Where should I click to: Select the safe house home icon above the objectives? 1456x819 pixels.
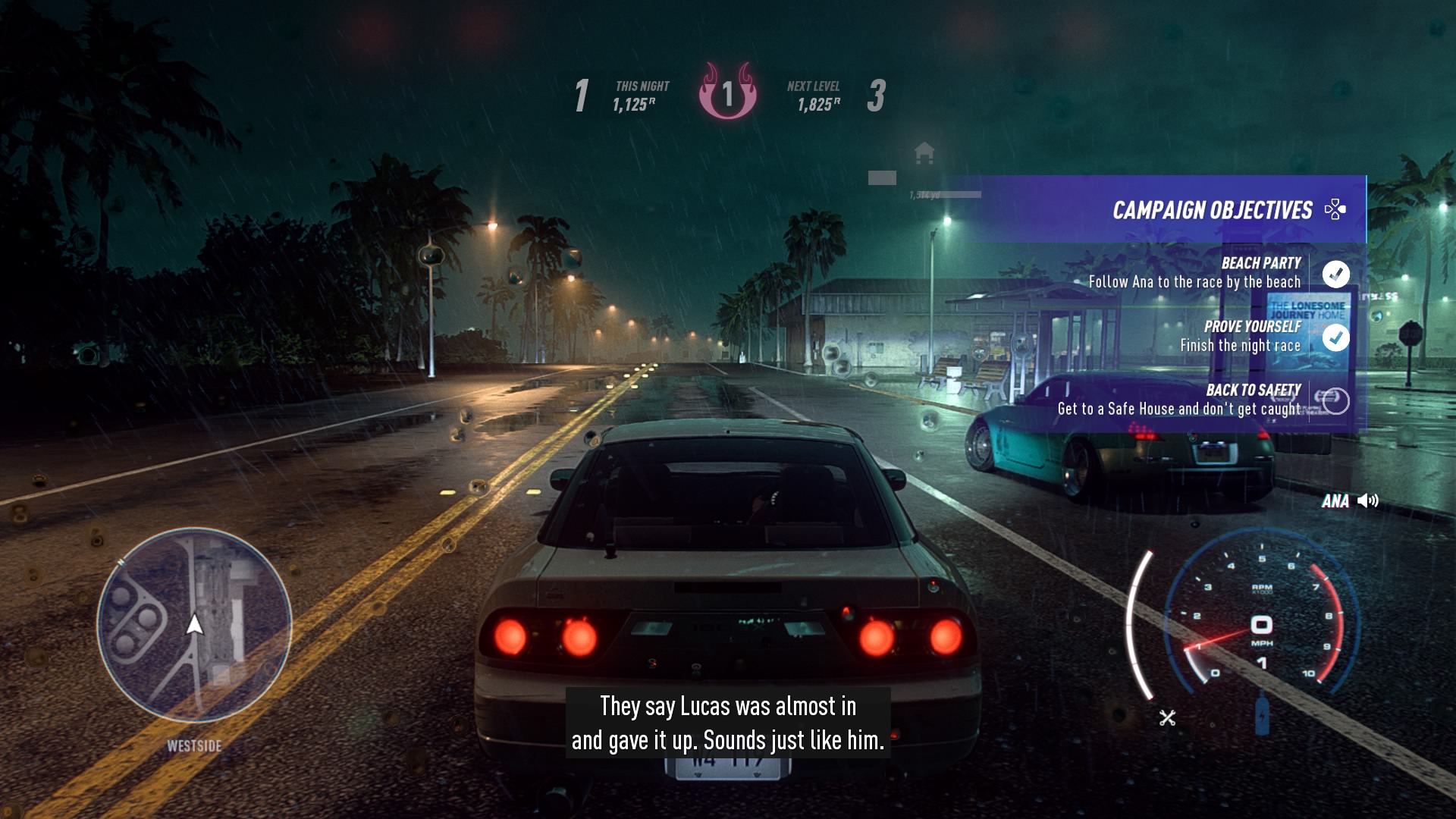click(924, 154)
